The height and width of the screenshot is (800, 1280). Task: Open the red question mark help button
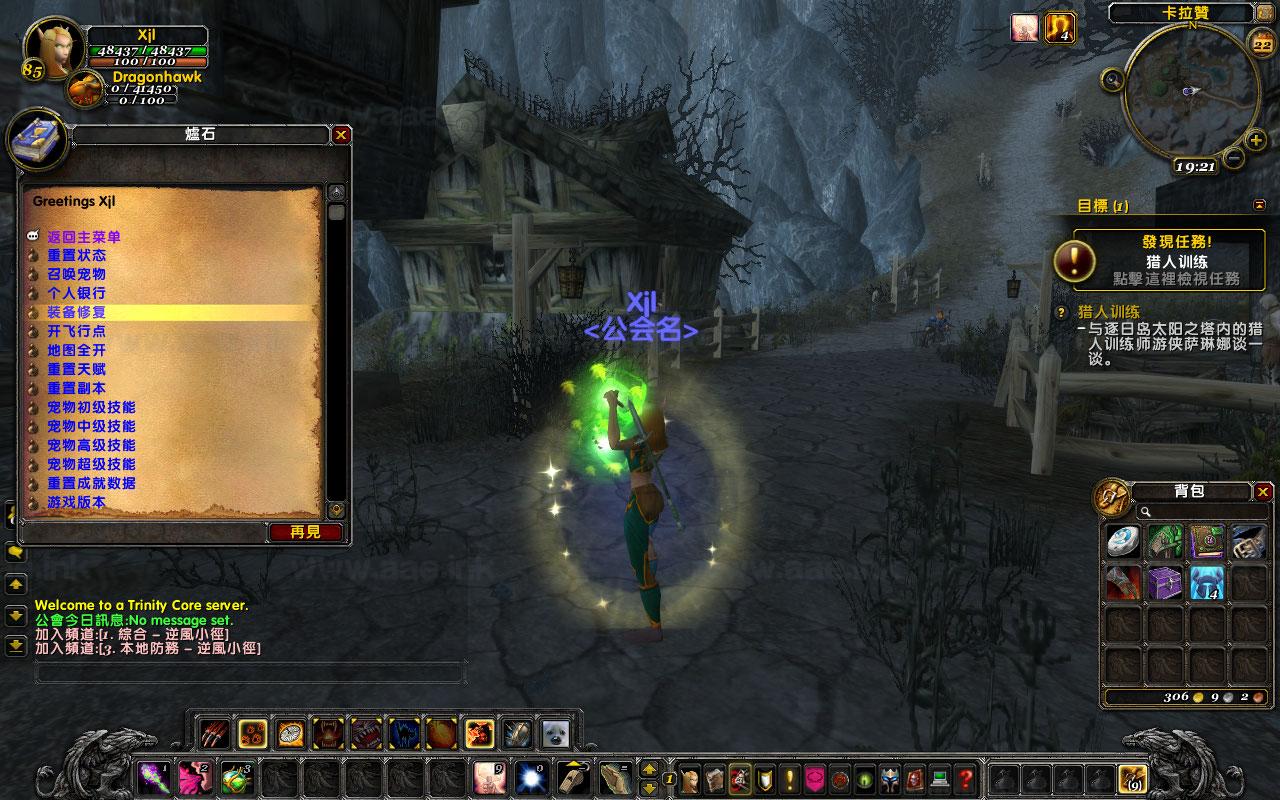click(x=965, y=777)
